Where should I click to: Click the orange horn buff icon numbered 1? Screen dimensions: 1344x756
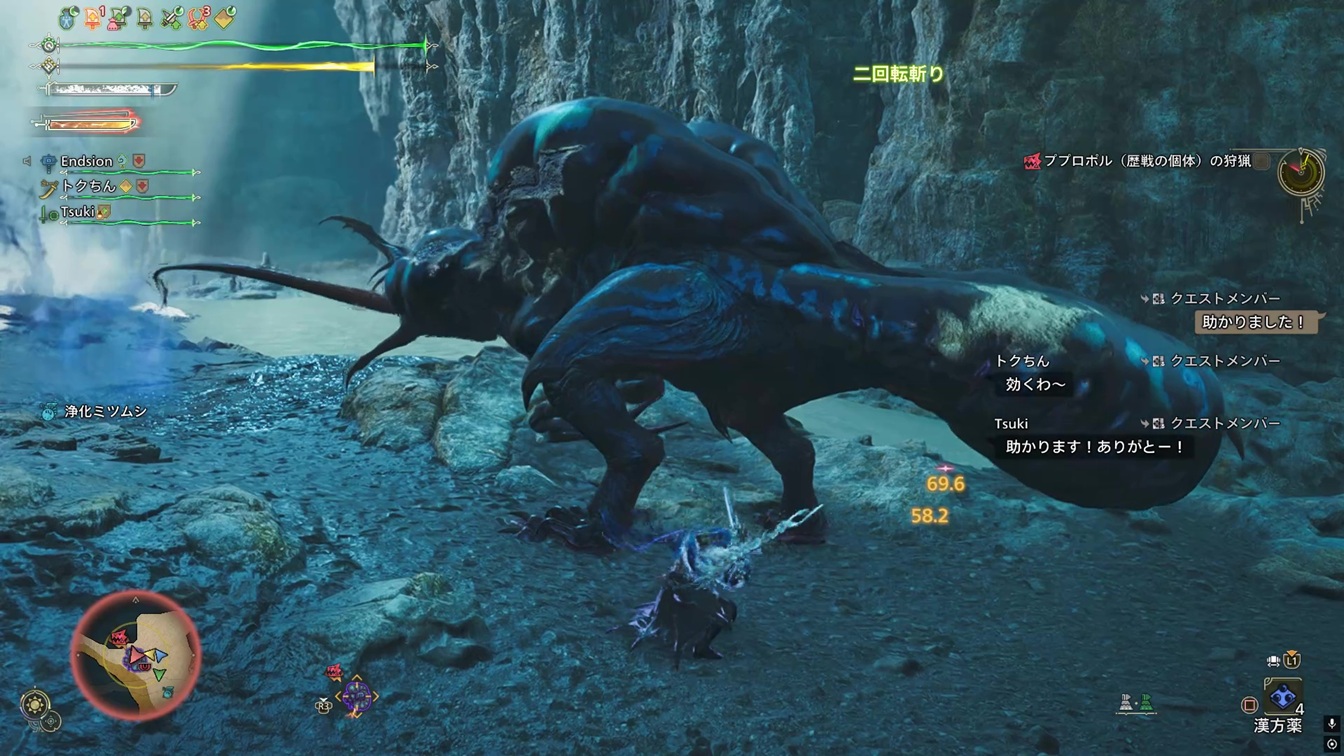[94, 18]
